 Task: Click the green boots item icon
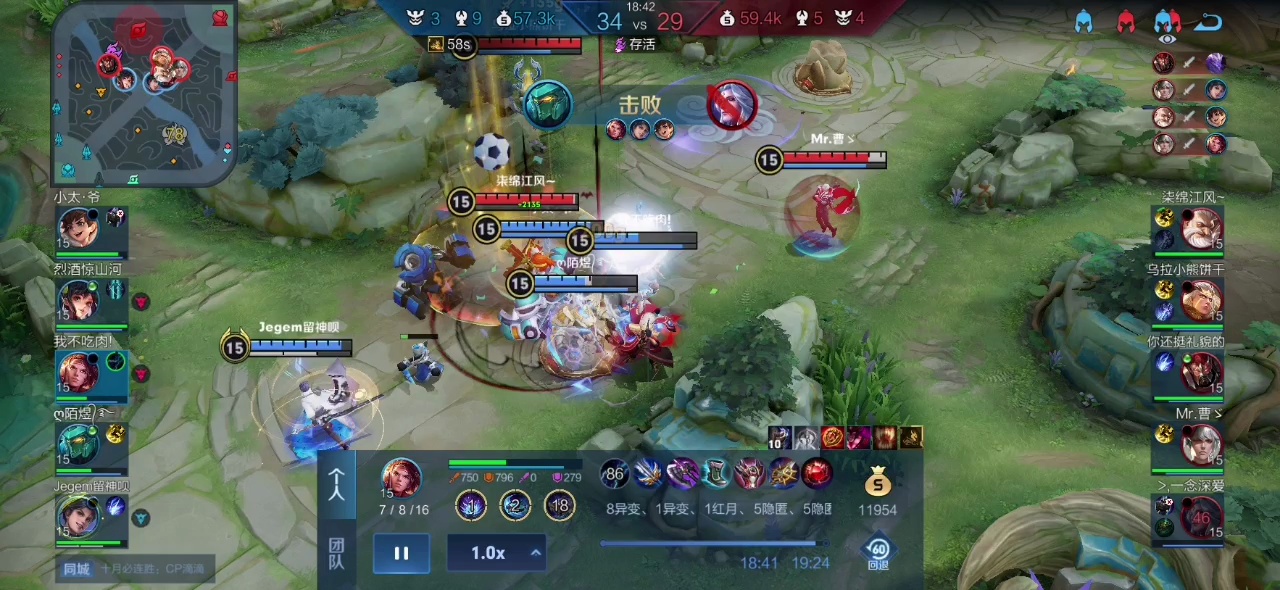716,473
